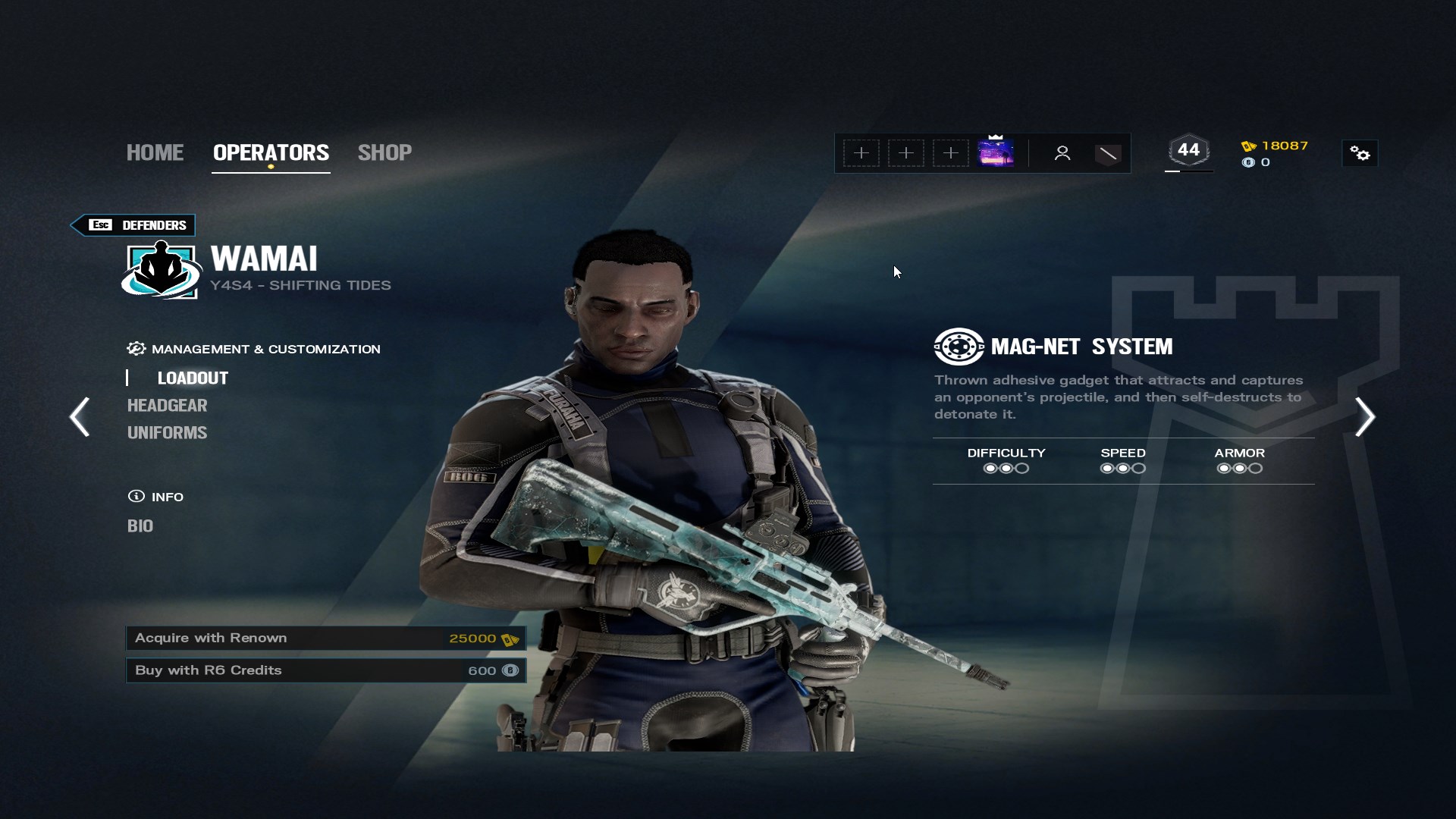Buy Wamai with 600 R6 Credits

[326, 670]
